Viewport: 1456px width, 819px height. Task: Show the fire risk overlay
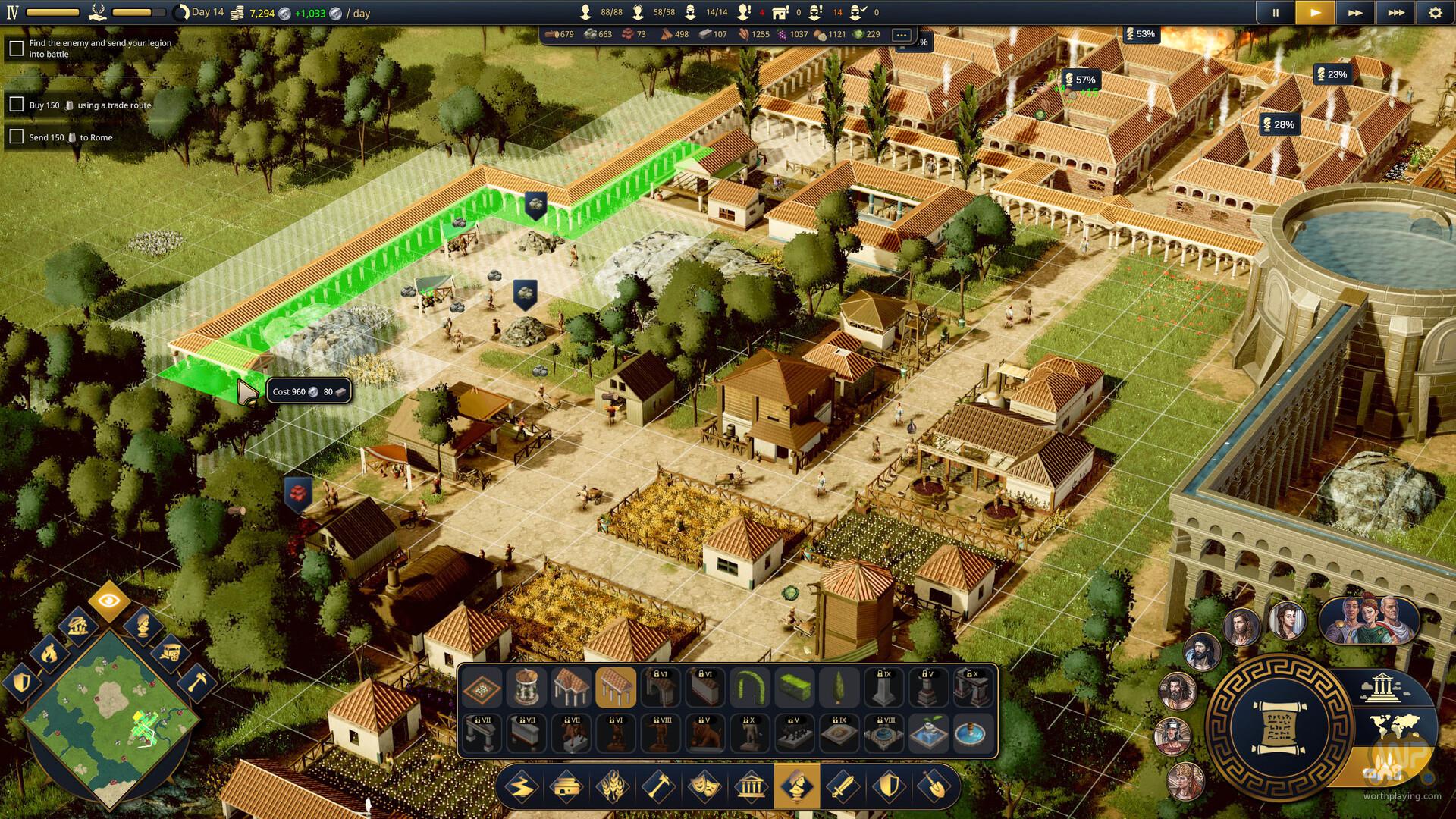click(49, 652)
